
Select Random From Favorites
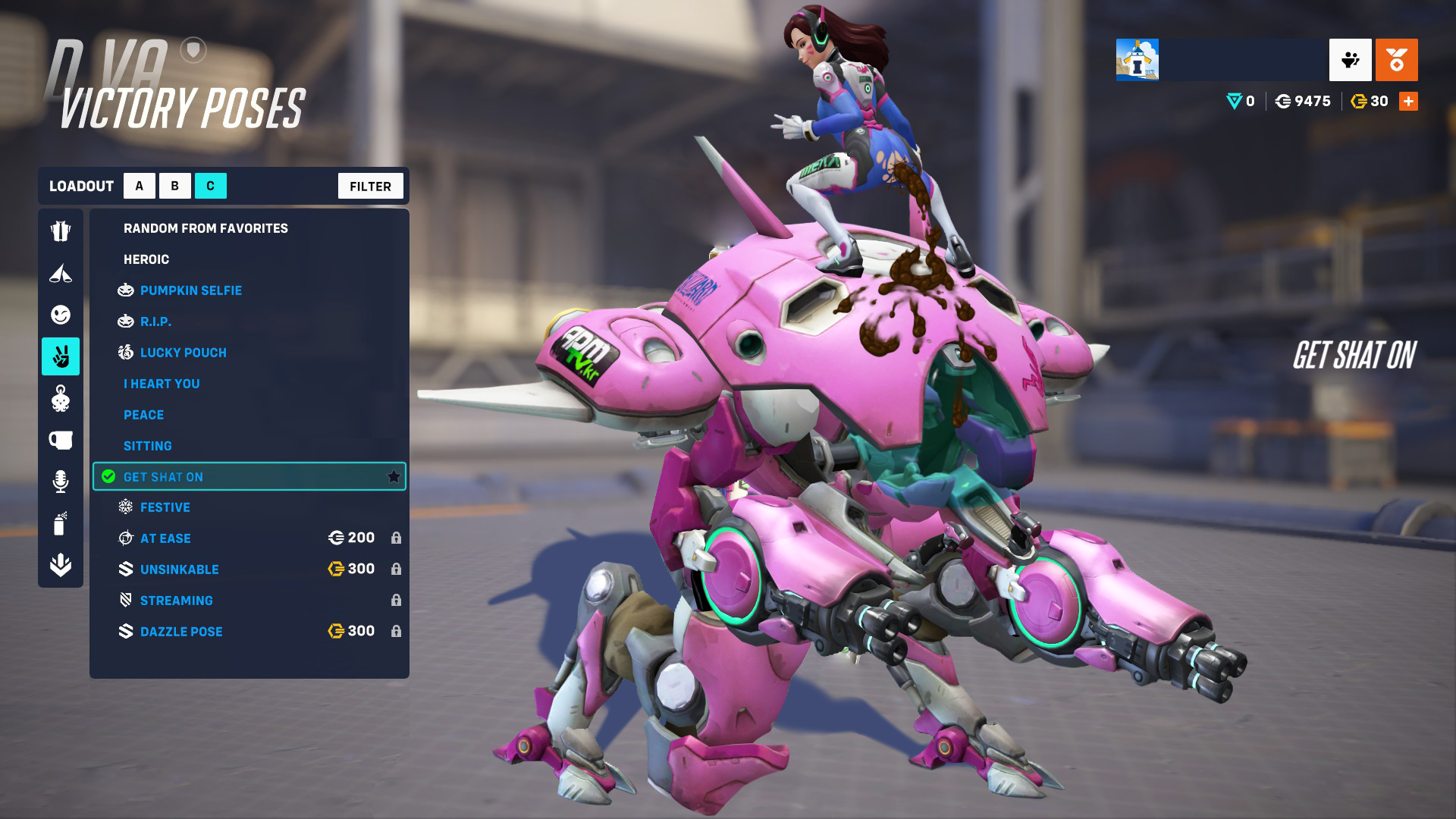click(x=206, y=228)
